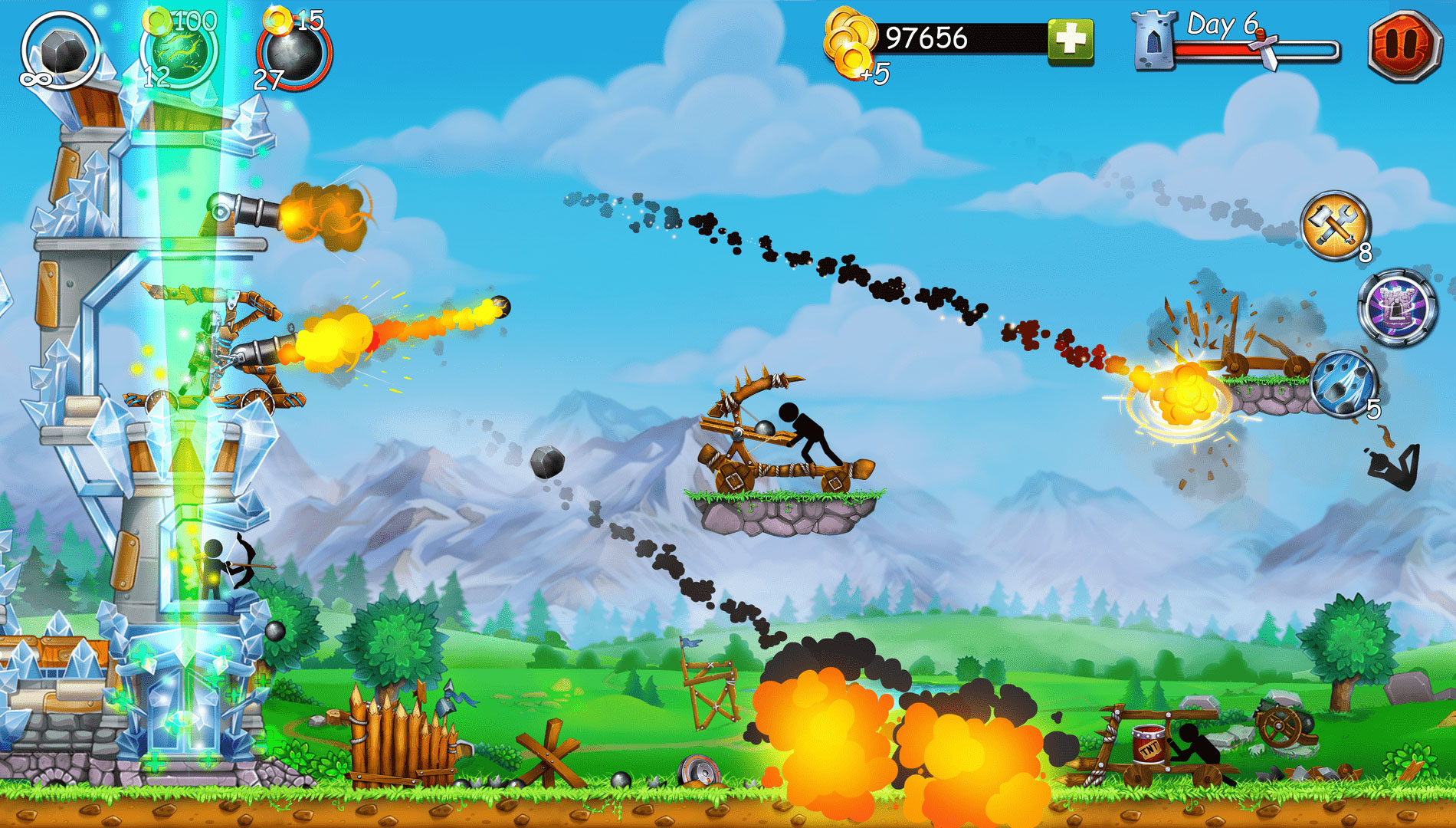This screenshot has height=828, width=1456.
Task: Select the glowing green acid ball ammunition
Action: 184,50
